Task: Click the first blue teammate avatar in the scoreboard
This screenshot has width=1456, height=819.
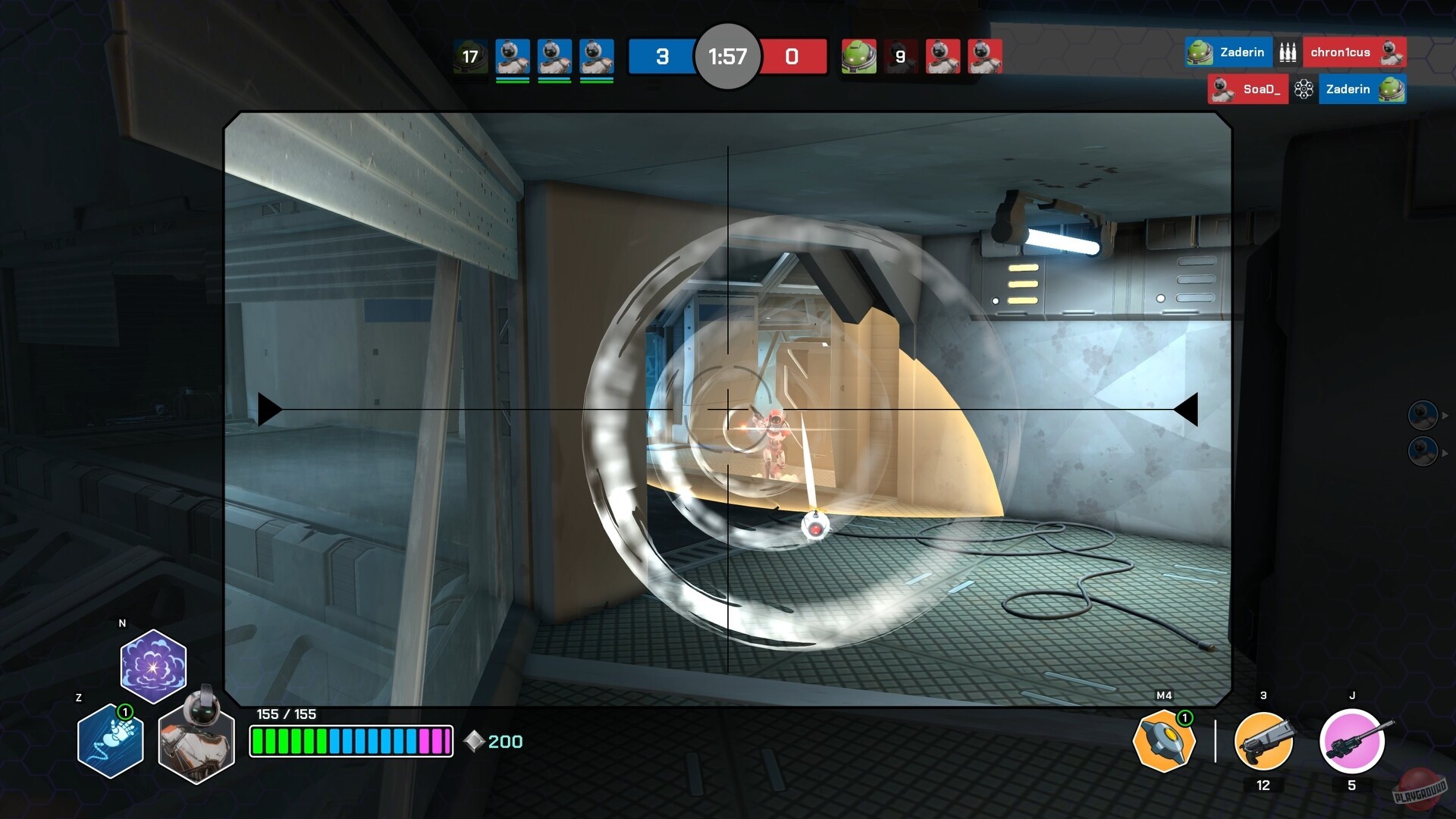Action: [513, 56]
